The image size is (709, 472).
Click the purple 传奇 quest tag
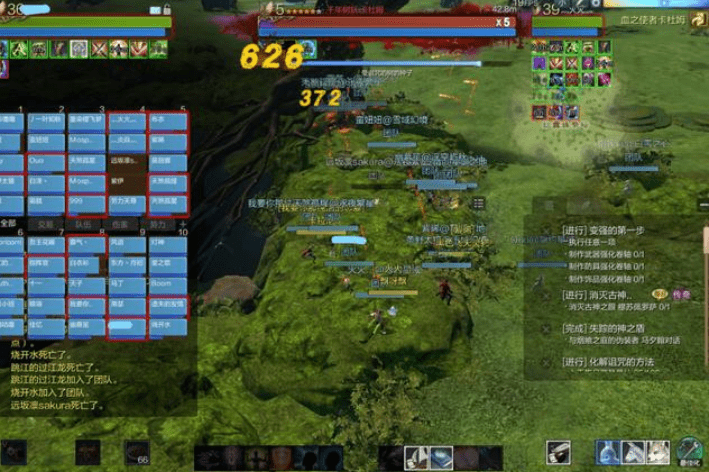coord(681,295)
